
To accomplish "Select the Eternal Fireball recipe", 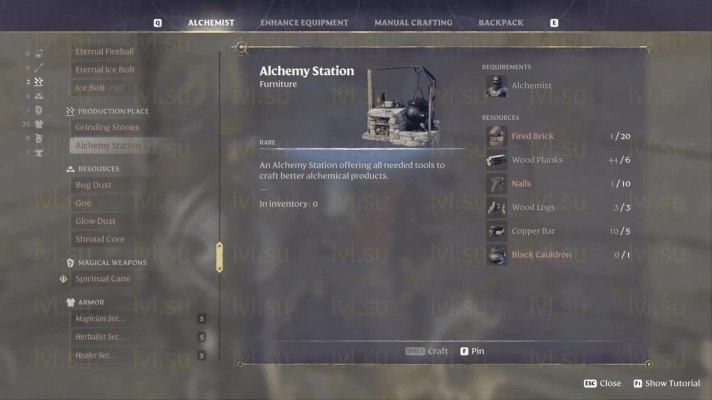I will click(x=105, y=51).
